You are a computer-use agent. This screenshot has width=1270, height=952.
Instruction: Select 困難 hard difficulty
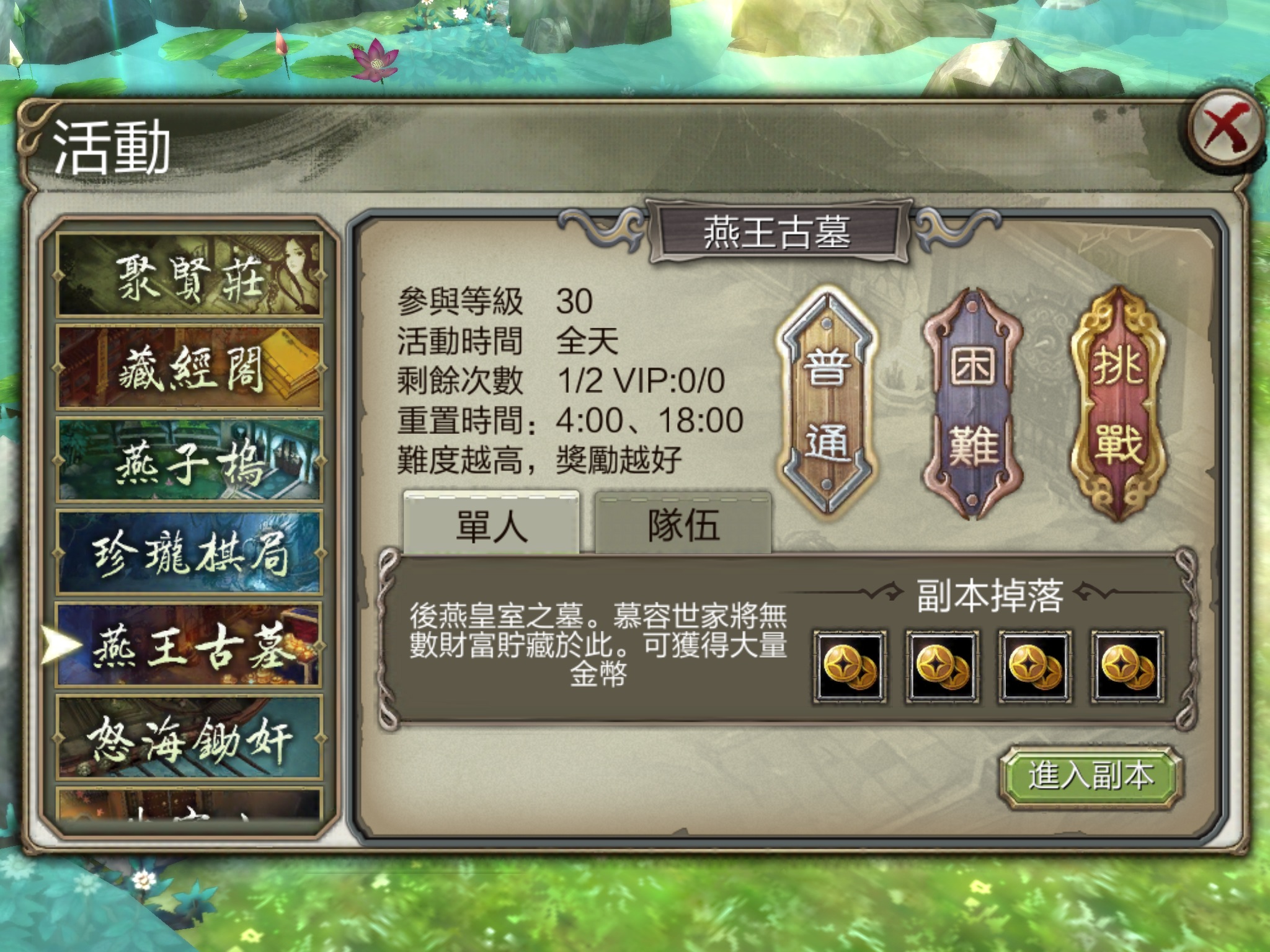point(972,403)
